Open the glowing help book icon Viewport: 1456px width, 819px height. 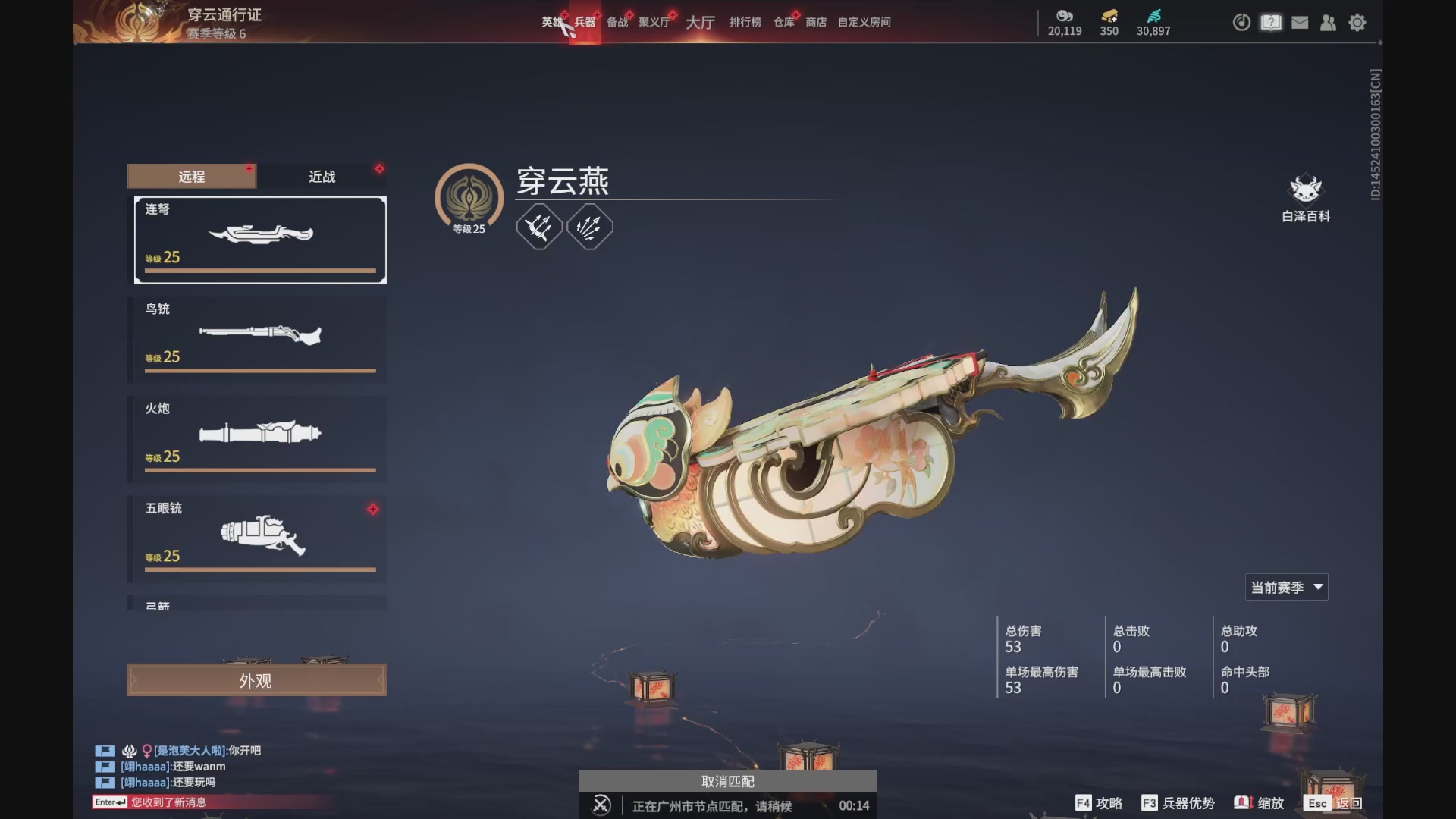tap(1270, 23)
